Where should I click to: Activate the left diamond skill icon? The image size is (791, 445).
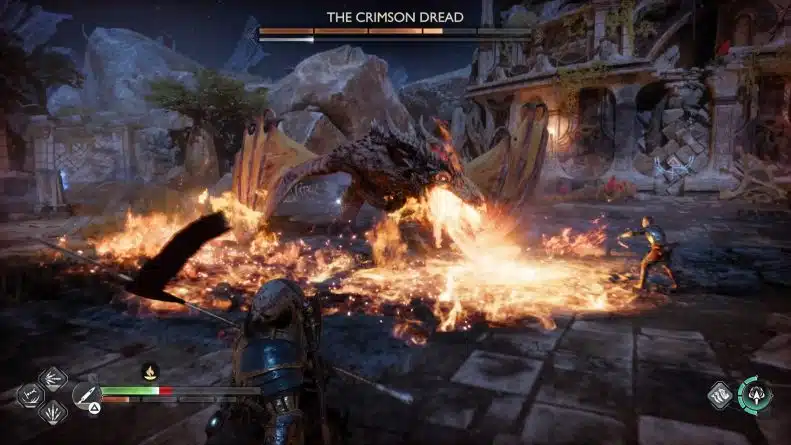[30, 395]
